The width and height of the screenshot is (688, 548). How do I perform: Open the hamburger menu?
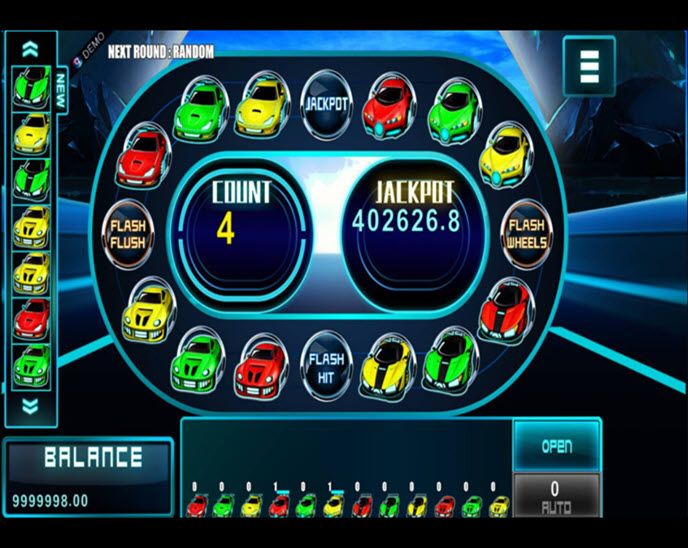click(x=588, y=65)
